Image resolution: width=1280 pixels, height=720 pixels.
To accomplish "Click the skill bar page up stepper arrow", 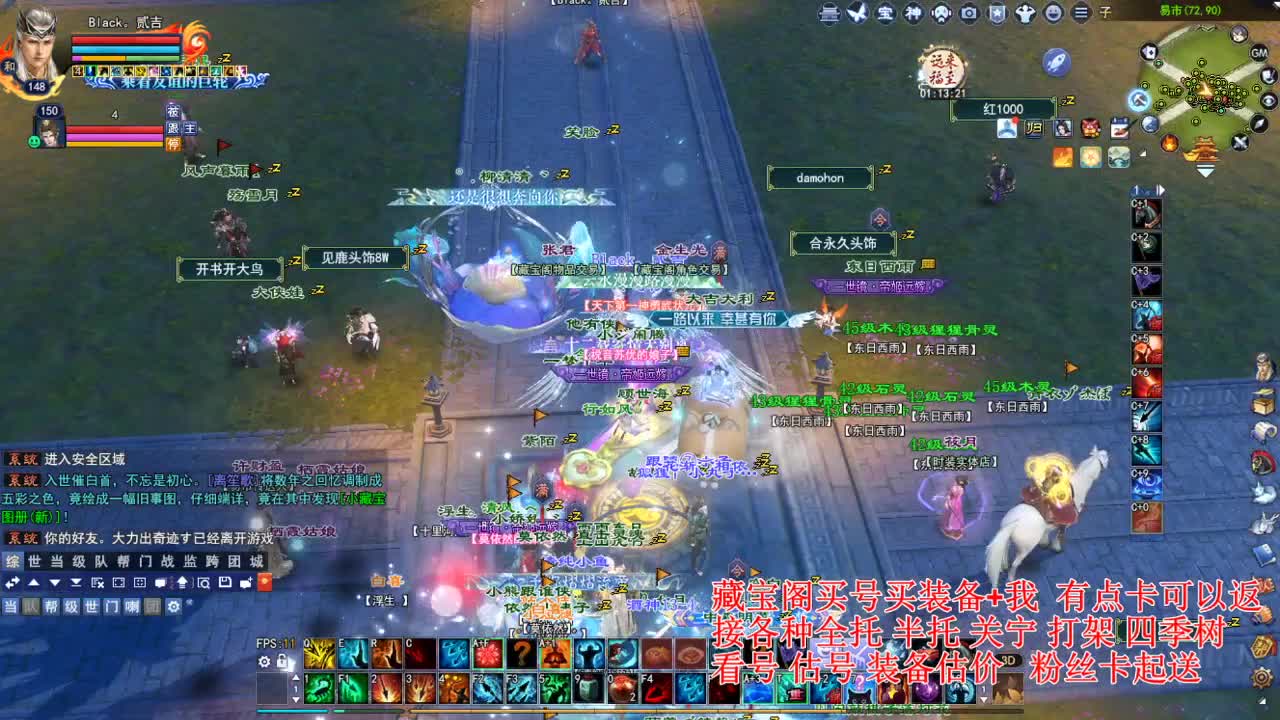I will 295,677.
